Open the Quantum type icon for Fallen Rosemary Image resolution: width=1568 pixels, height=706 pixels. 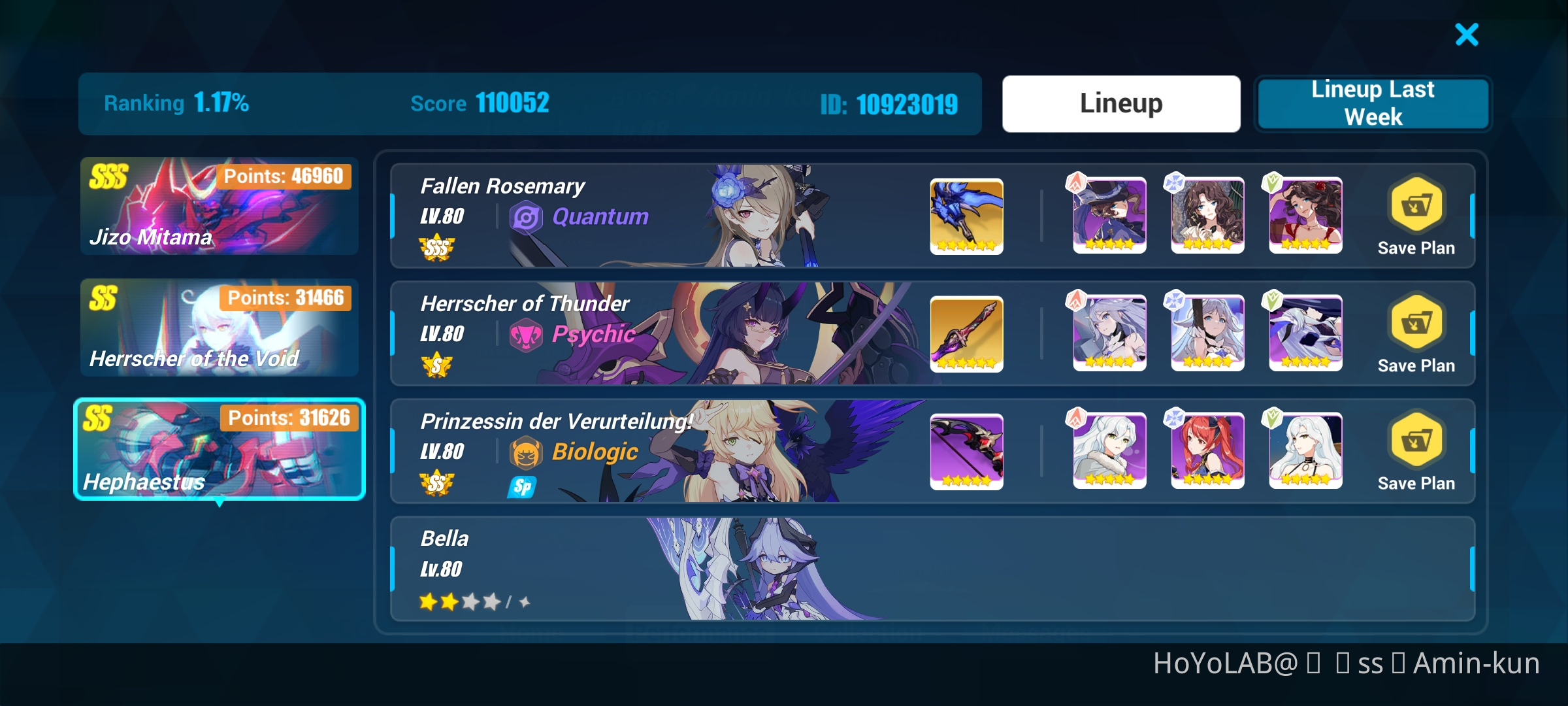(x=527, y=218)
